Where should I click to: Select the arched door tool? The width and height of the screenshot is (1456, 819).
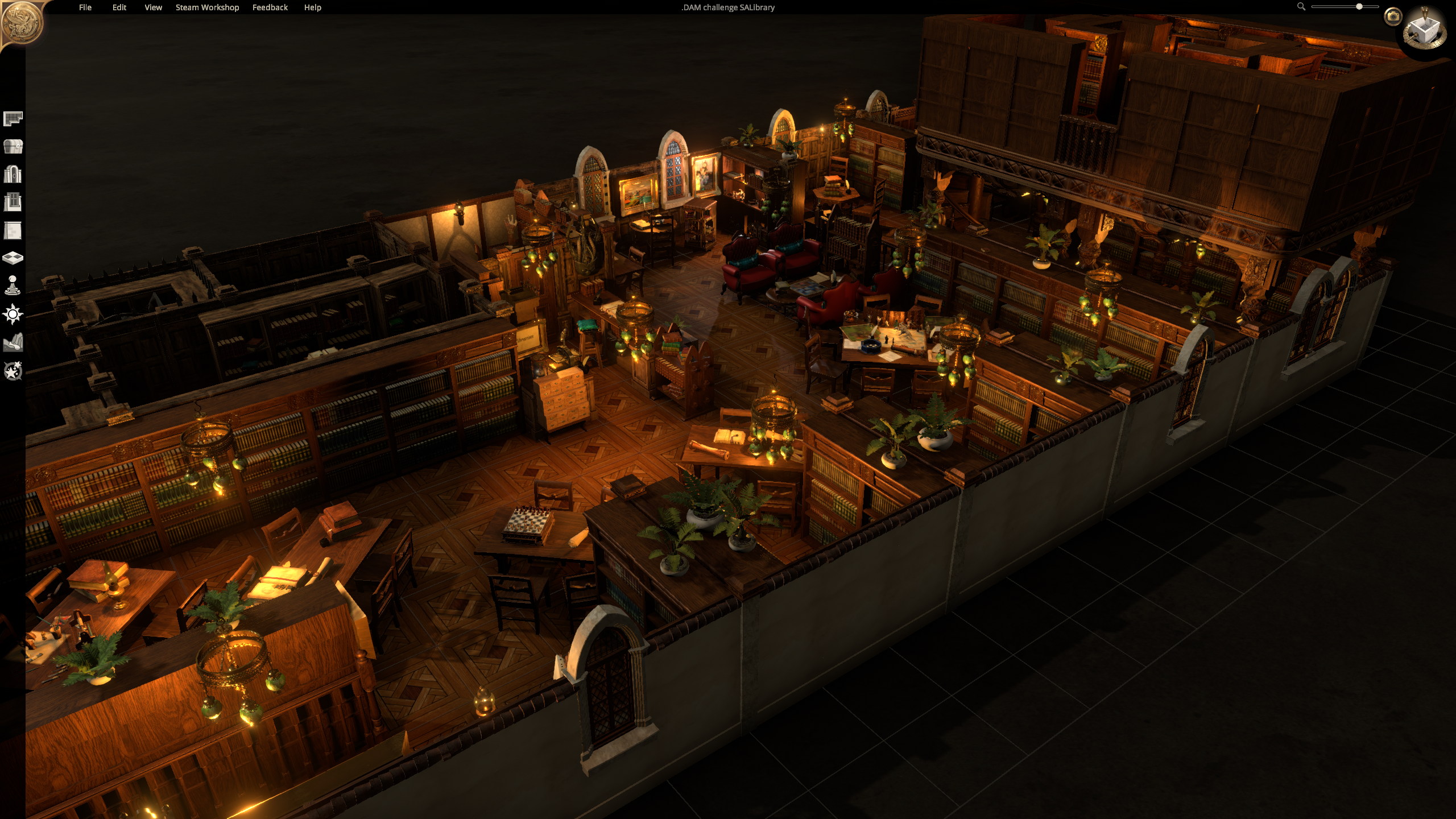click(13, 174)
